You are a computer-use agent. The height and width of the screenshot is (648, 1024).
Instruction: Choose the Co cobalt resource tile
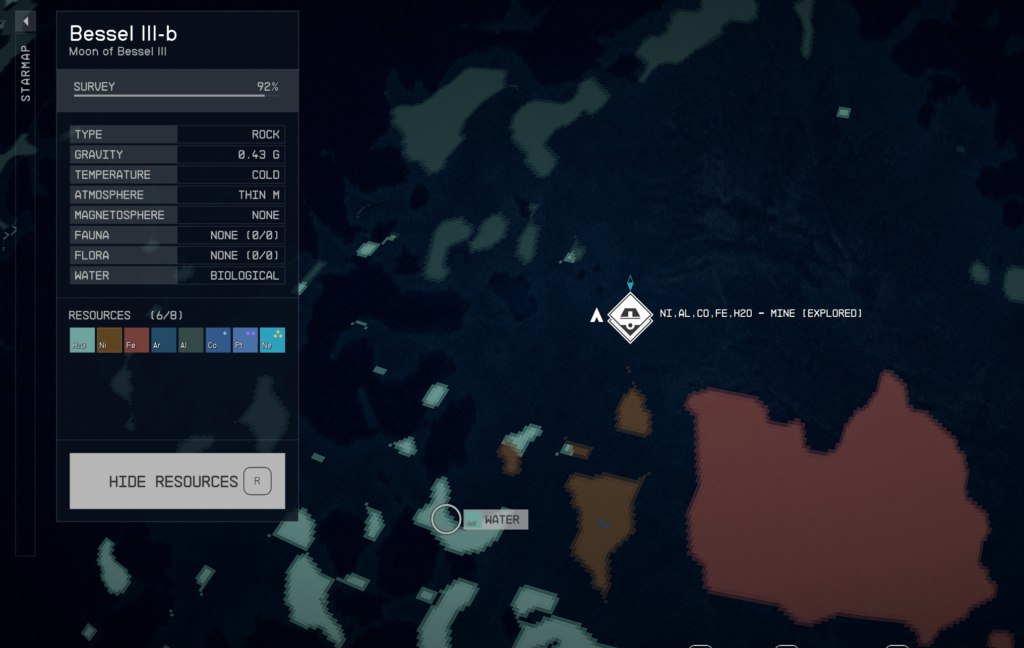217,340
